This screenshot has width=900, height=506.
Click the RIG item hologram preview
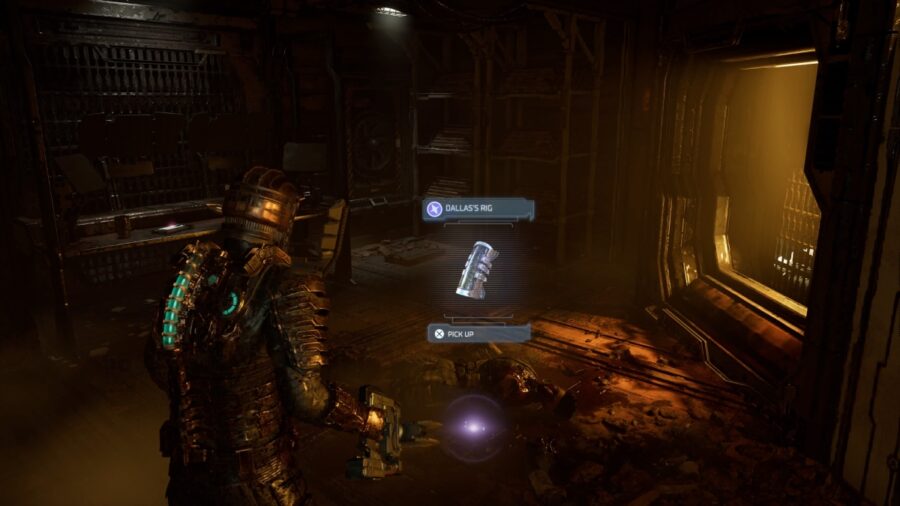[477, 269]
